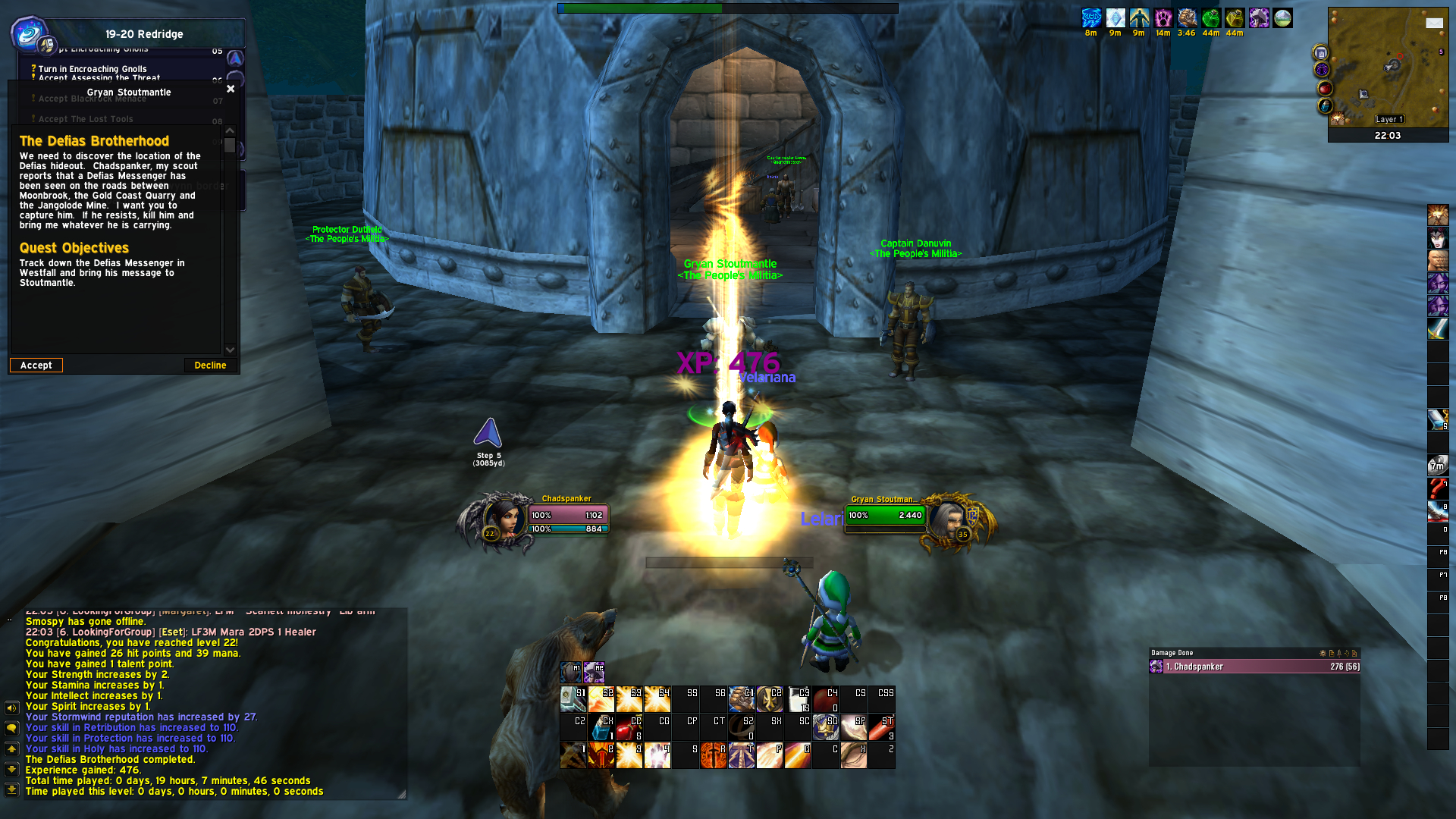Image resolution: width=1456 pixels, height=819 pixels.
Task: Open the minimap mail envelope icon
Action: click(x=1434, y=24)
